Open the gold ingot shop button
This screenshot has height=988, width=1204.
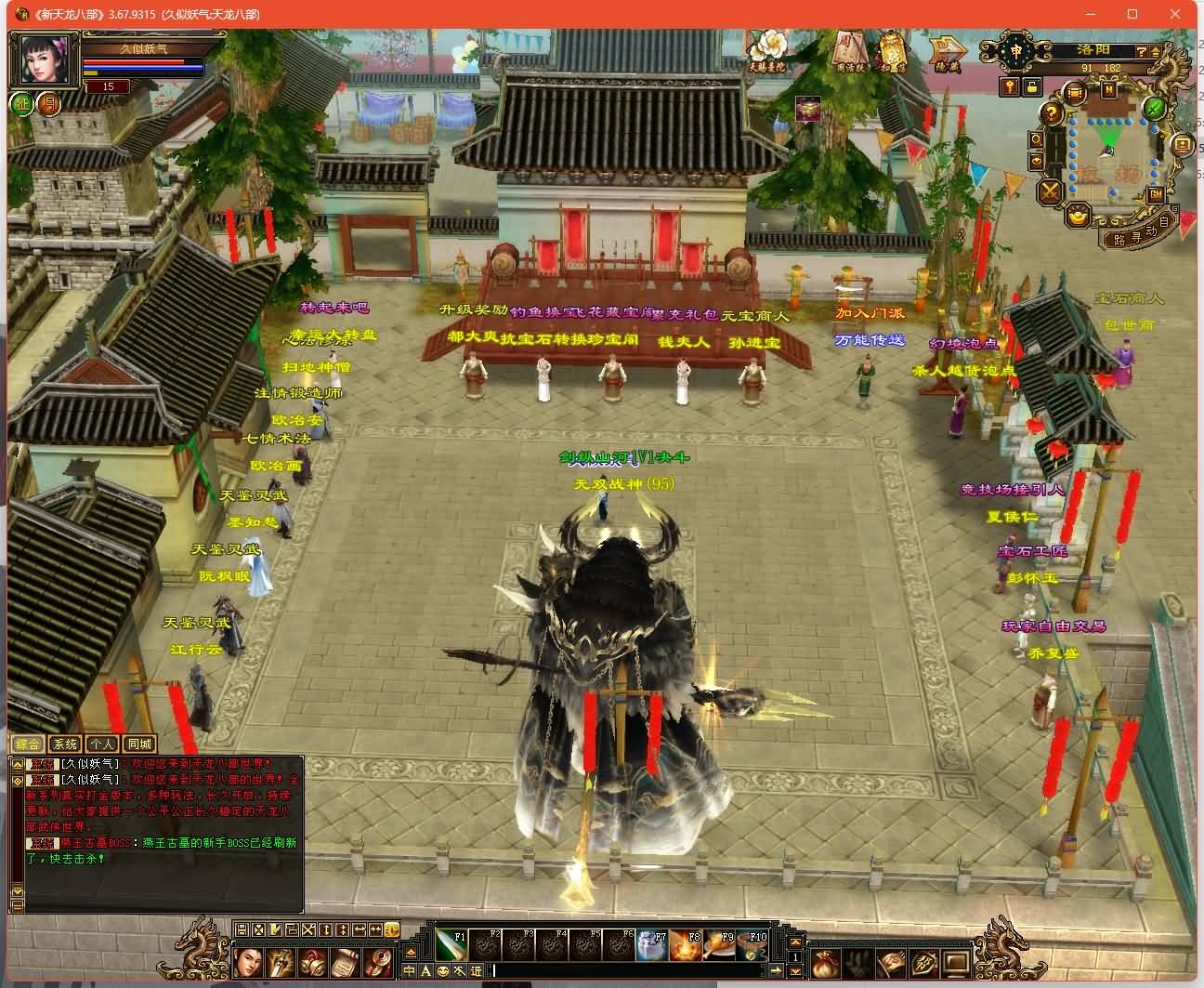click(1079, 215)
